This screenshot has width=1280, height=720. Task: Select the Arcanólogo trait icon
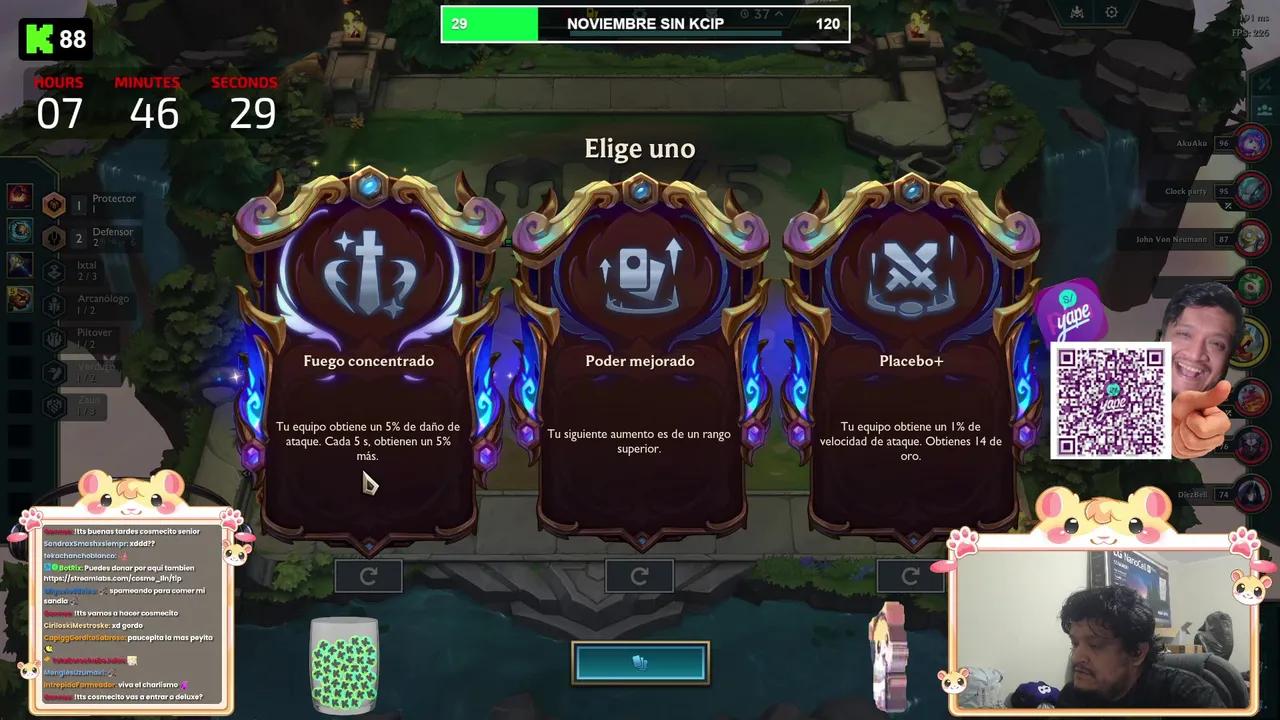53,303
